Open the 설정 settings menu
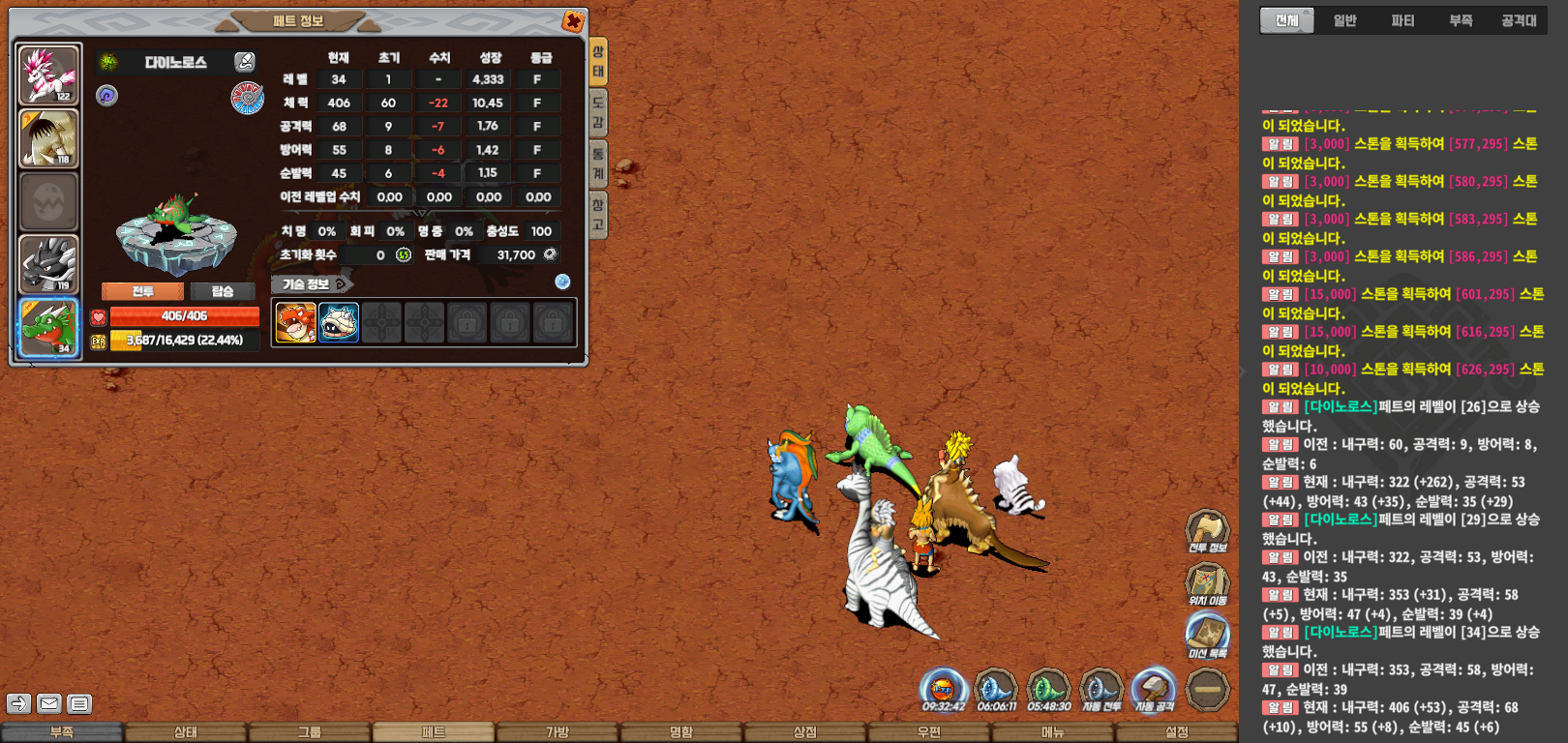 [1177, 732]
